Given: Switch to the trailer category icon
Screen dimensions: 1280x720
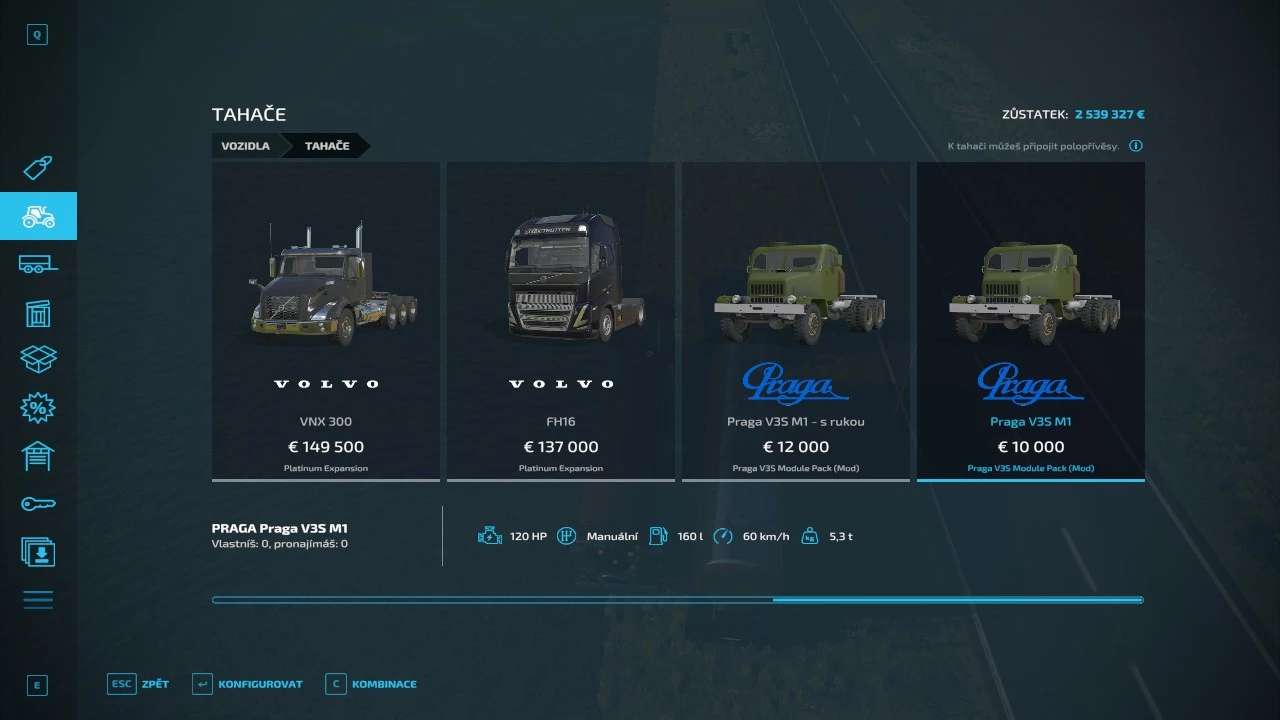Looking at the screenshot, I should 38,264.
